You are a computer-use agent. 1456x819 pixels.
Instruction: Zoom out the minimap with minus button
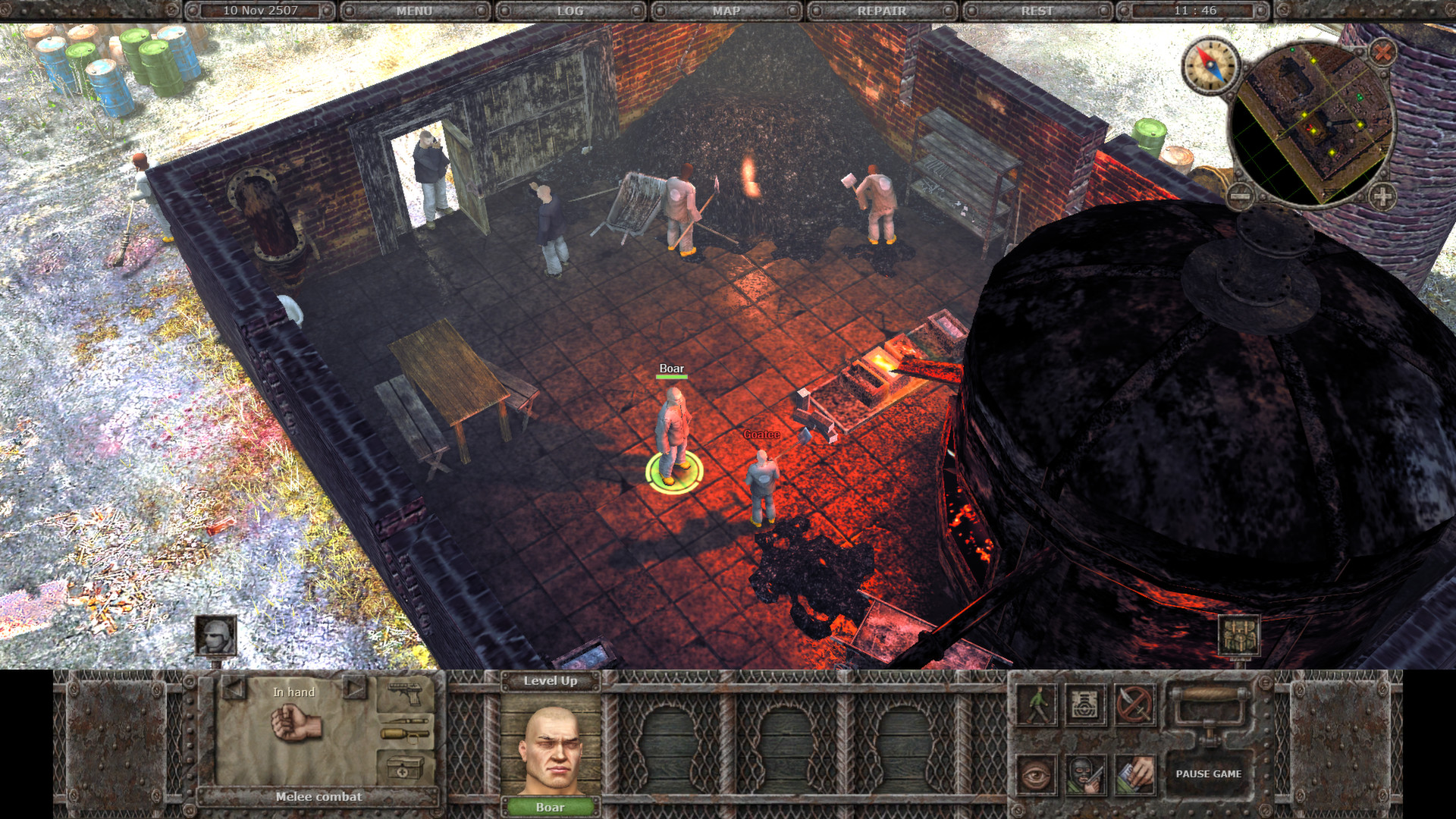(1241, 196)
